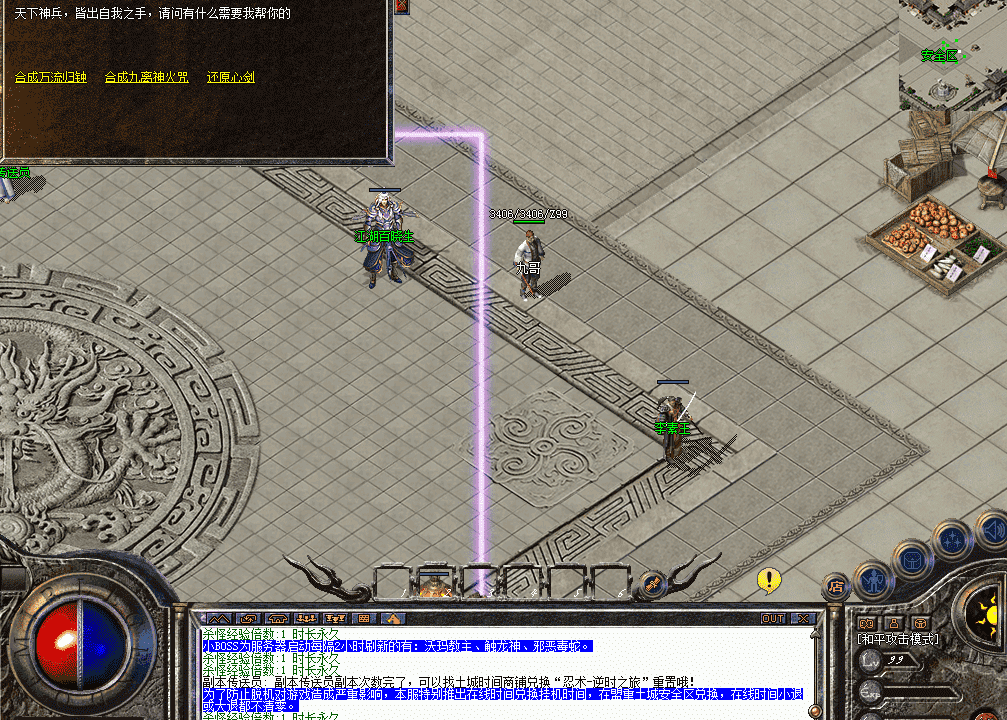
Task: Click the OUT button on chat bar
Action: (x=773, y=619)
